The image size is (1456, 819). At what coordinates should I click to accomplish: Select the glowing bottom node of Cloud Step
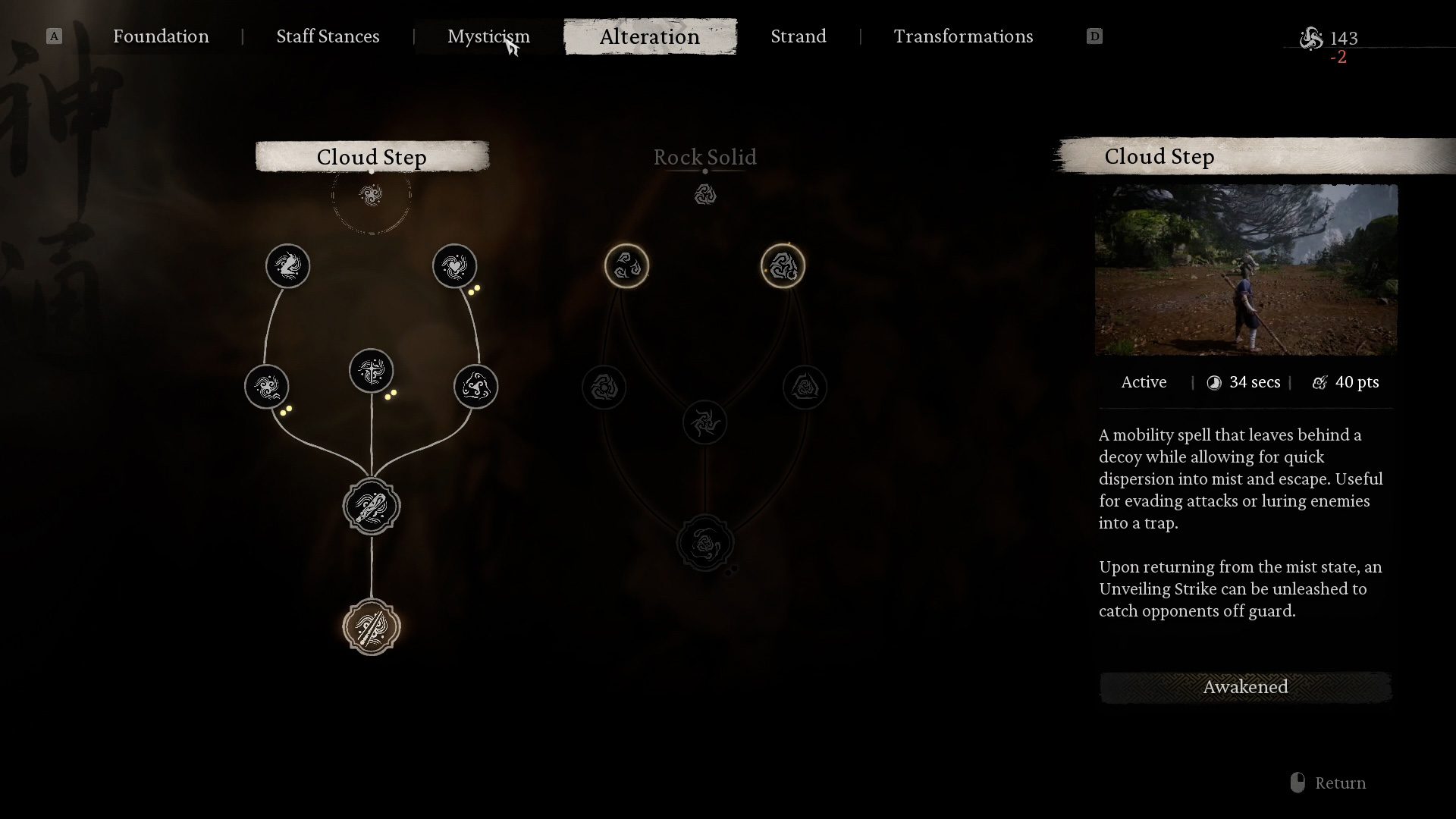(372, 627)
